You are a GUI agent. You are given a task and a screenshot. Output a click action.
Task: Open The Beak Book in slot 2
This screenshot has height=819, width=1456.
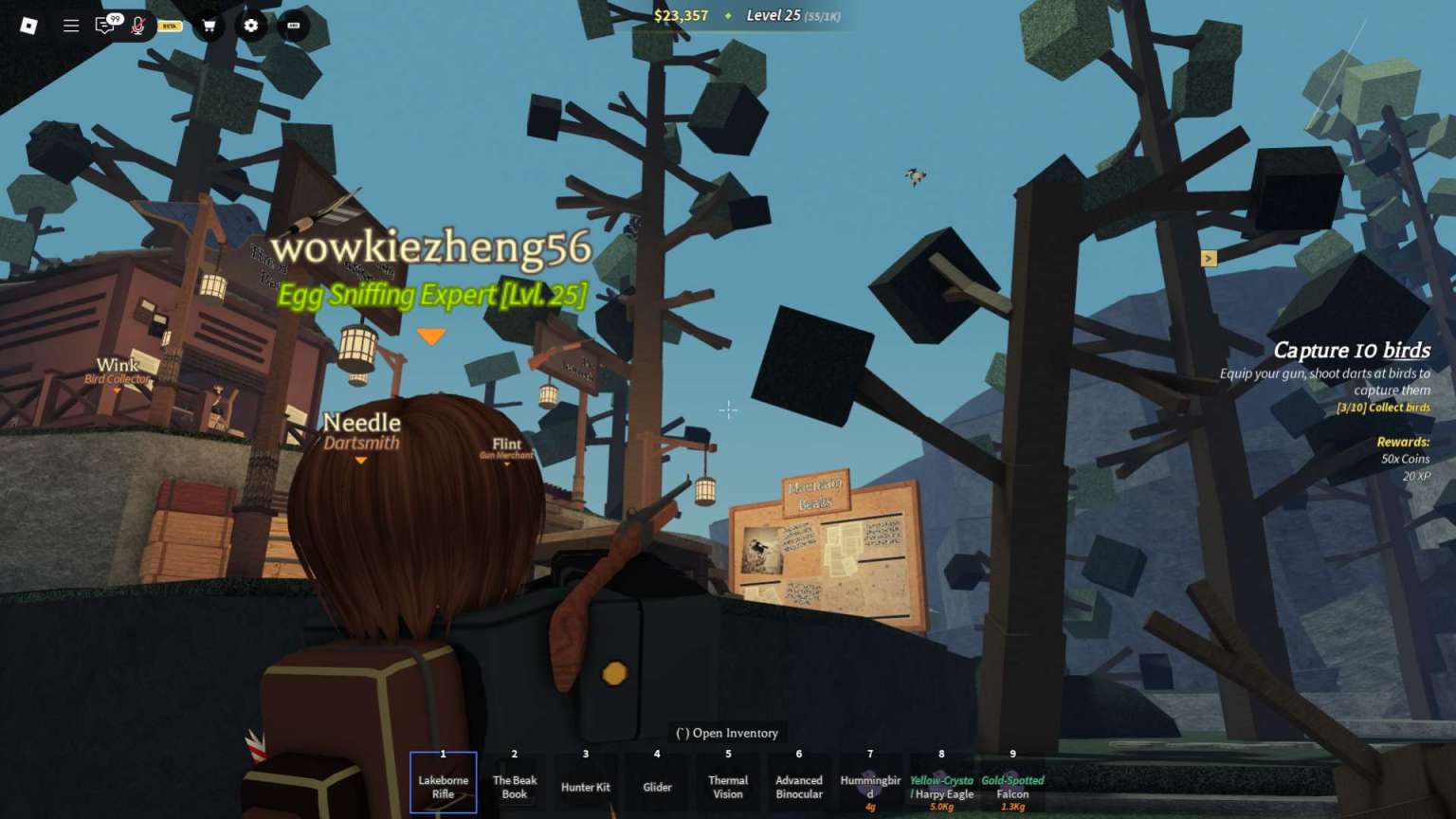click(514, 783)
